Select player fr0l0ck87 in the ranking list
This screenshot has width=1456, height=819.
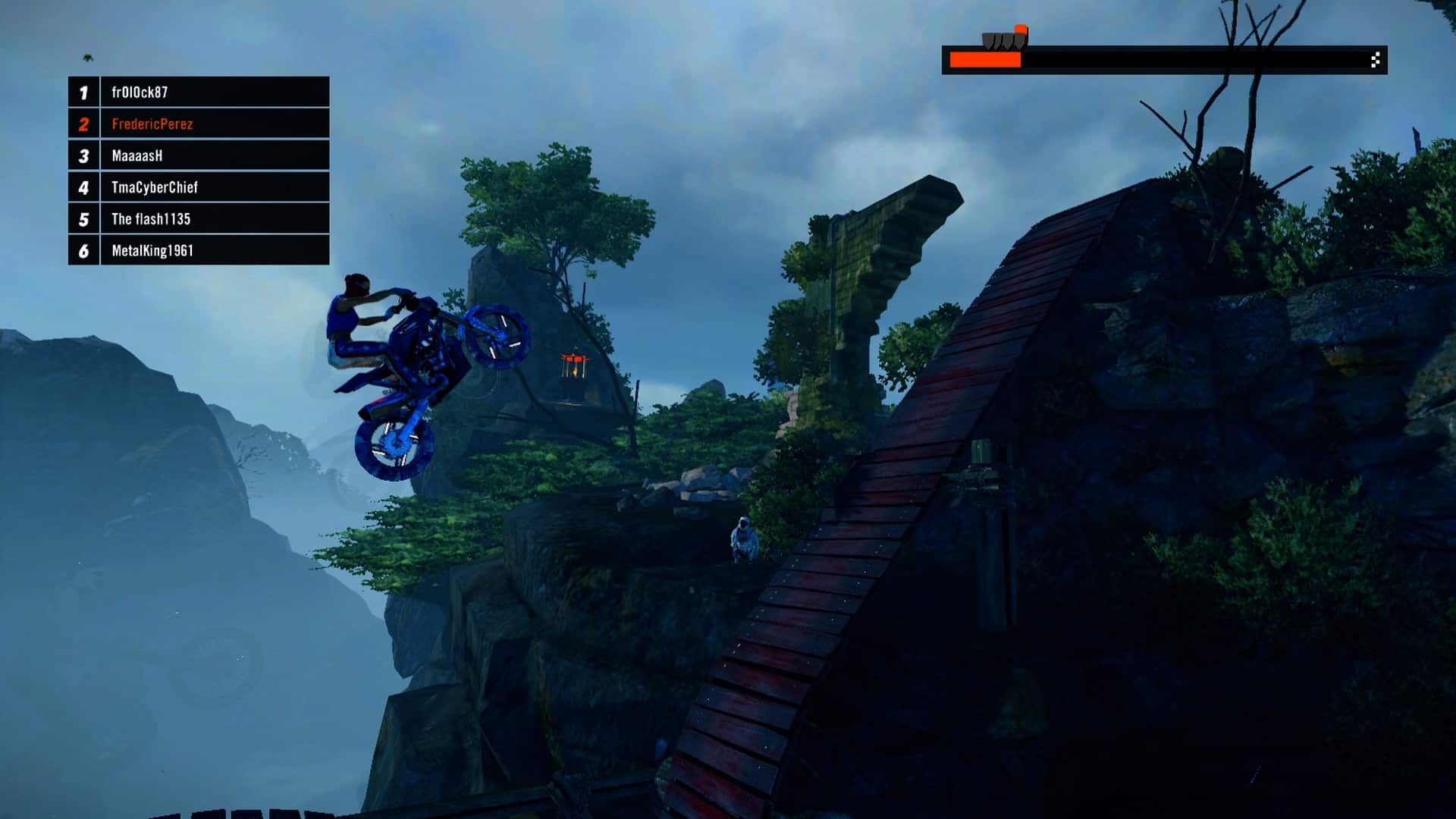point(199,92)
